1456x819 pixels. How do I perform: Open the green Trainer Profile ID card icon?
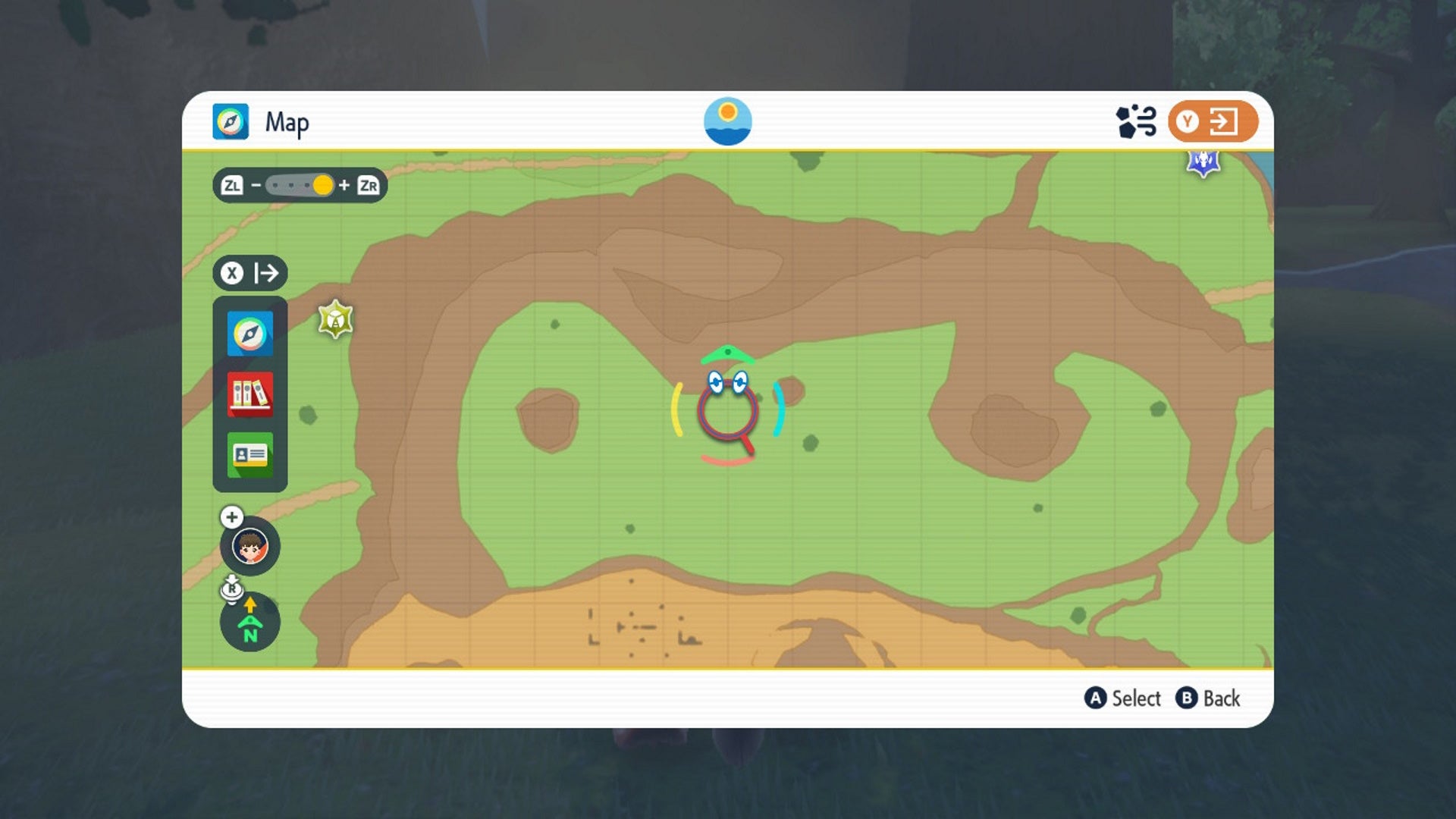tap(249, 455)
